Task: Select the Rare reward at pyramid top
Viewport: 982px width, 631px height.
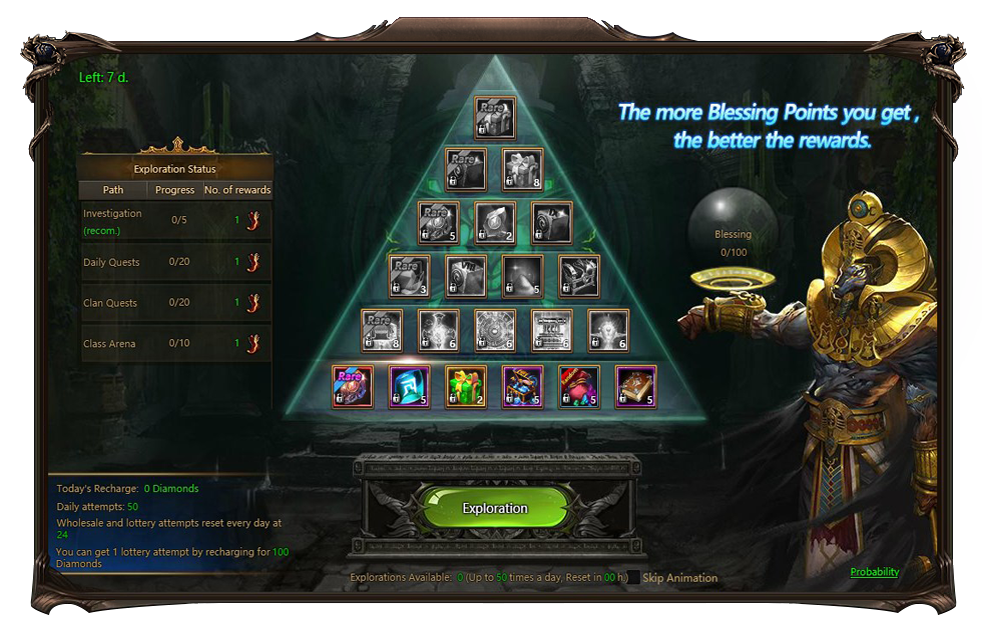Action: 495,117
